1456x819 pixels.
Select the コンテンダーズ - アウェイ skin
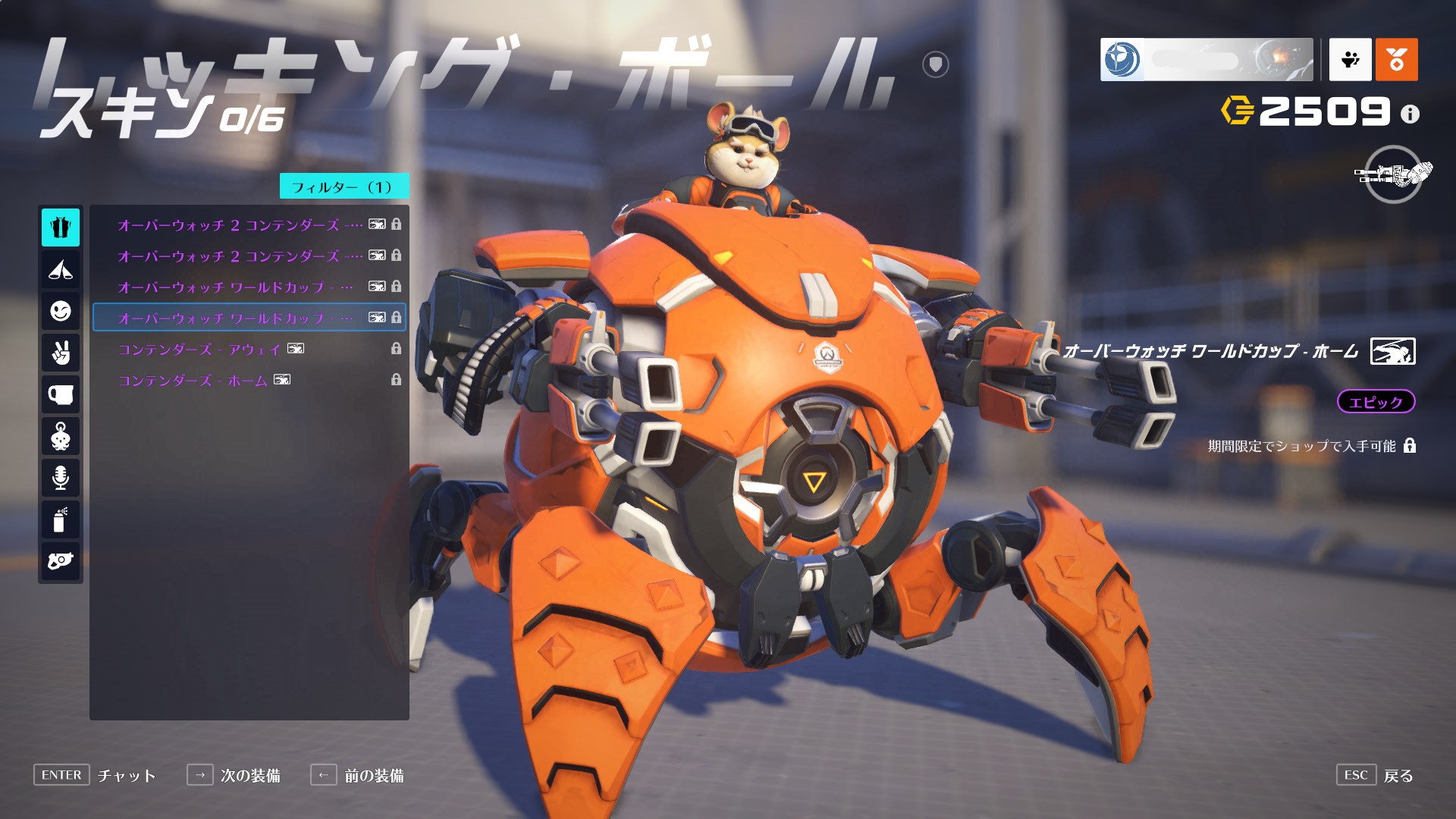[x=199, y=349]
